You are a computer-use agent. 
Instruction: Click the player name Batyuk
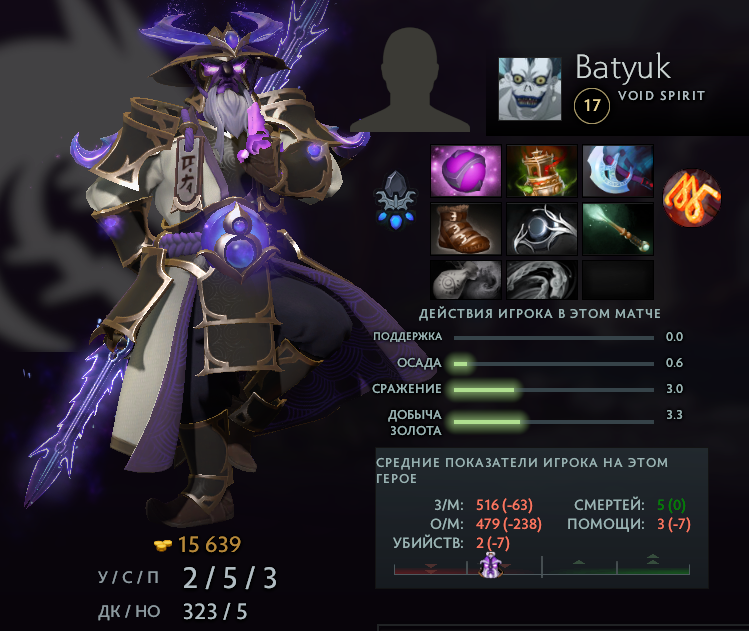point(622,67)
